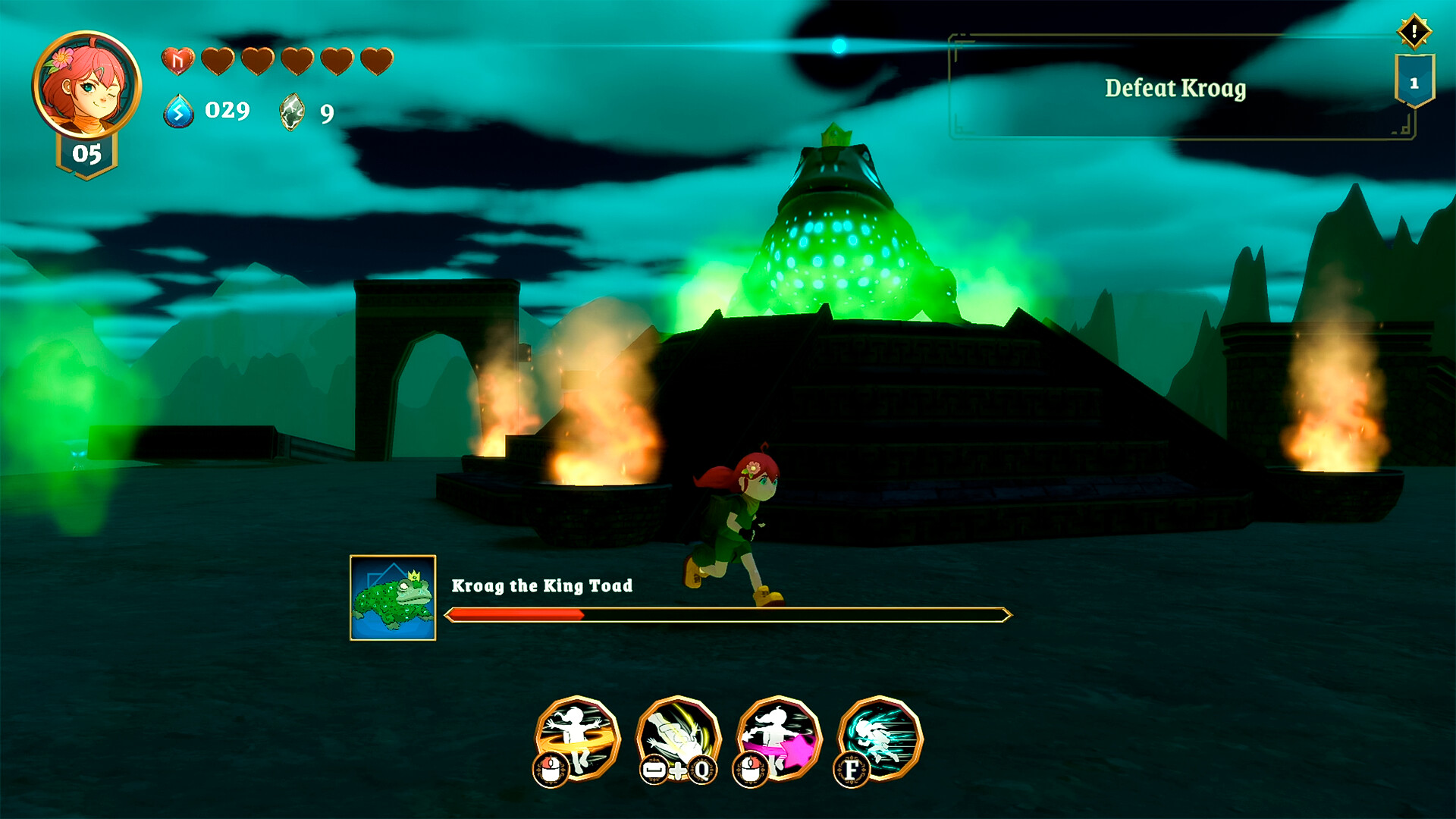Select the Kroag the King Toad portrait
The width and height of the screenshot is (1456, 819).
(x=393, y=598)
